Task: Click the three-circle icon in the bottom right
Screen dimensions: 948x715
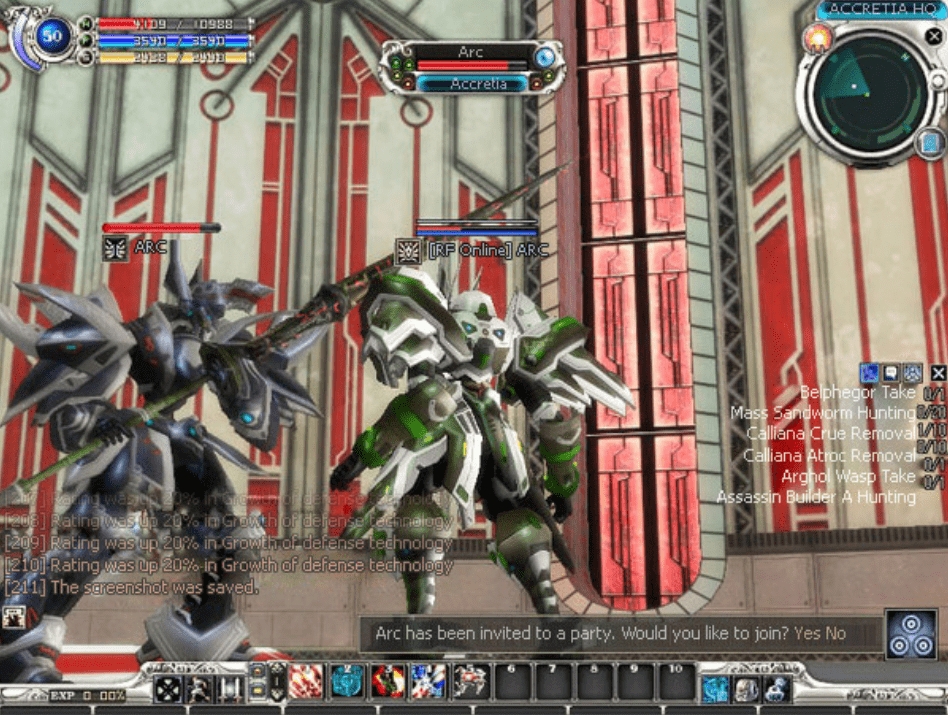Action: pyautogui.click(x=911, y=634)
